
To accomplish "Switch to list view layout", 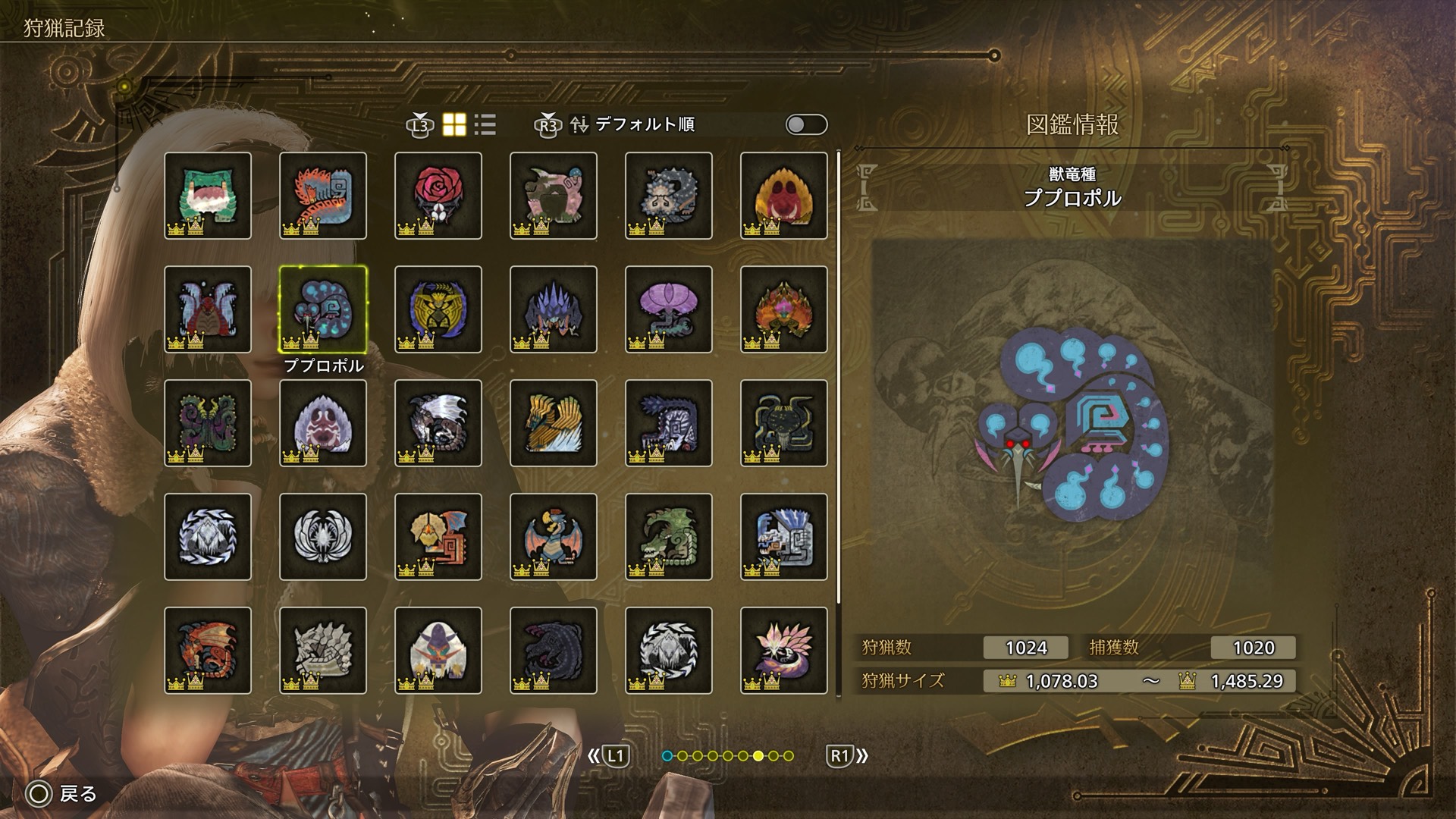I will [485, 124].
